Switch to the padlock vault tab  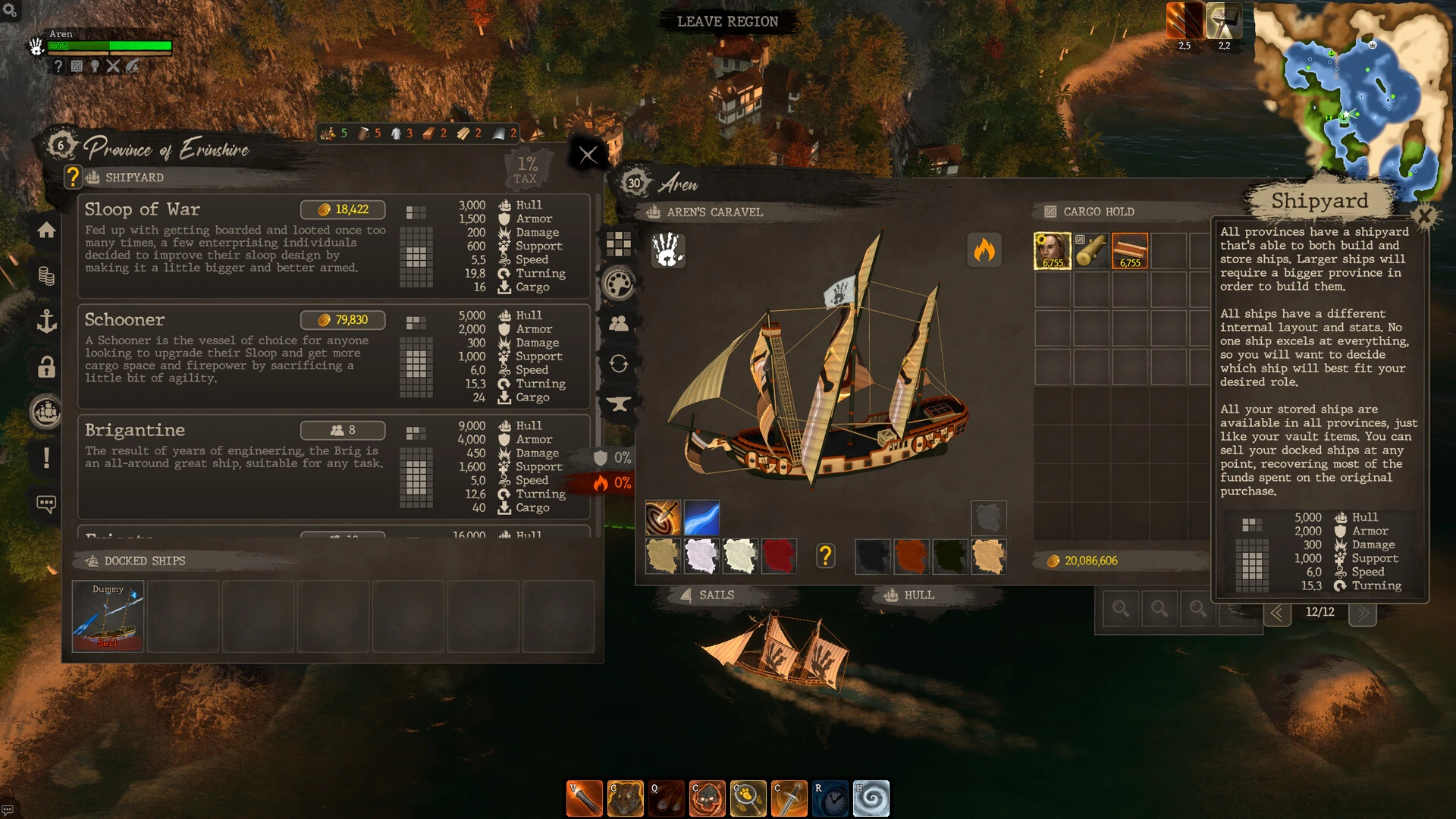click(x=46, y=367)
